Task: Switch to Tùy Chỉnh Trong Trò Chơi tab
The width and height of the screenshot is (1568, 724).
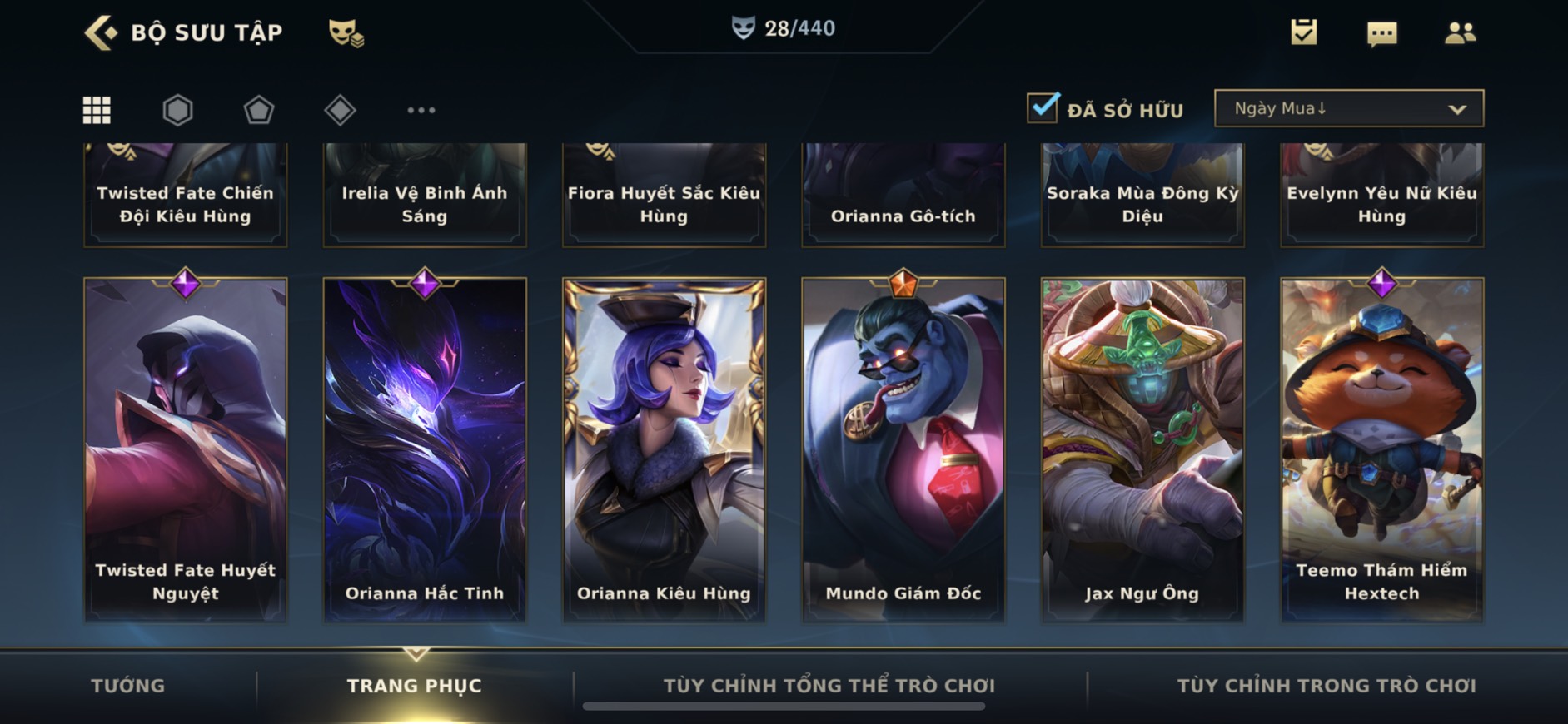Action: (x=1326, y=686)
